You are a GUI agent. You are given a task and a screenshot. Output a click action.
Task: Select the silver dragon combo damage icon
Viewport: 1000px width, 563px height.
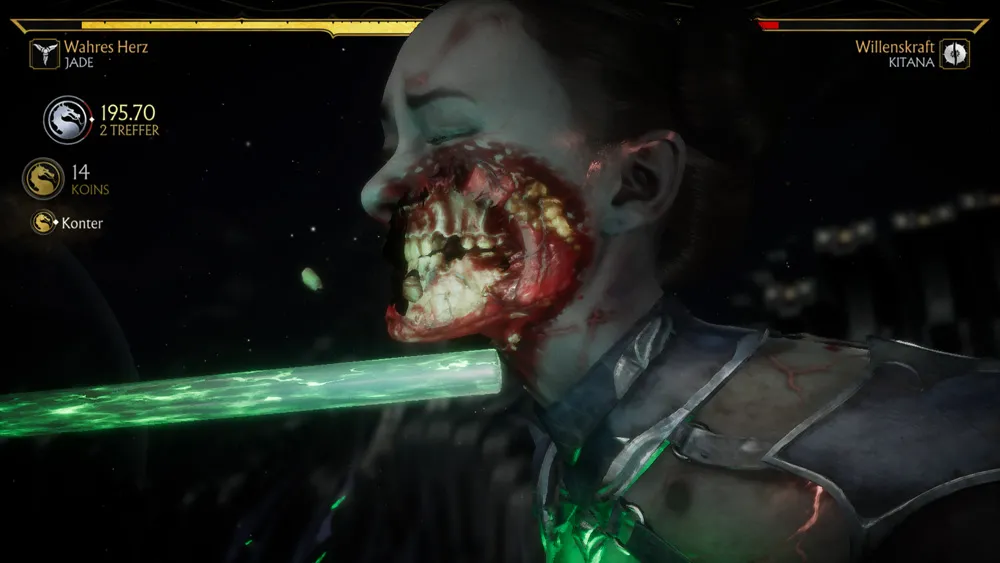[67, 120]
